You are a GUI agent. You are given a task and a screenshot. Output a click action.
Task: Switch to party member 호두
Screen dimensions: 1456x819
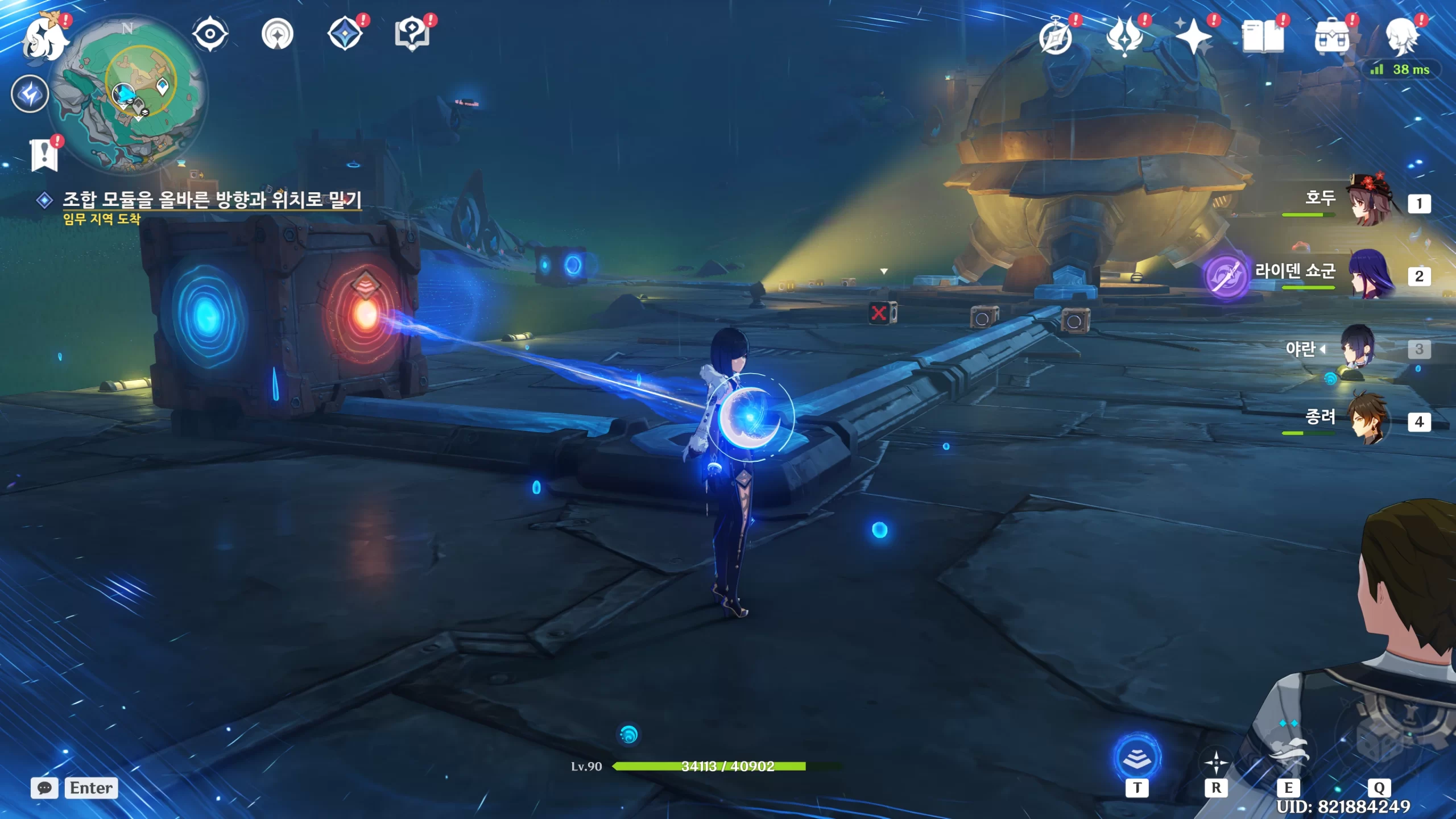pyautogui.click(x=1370, y=201)
